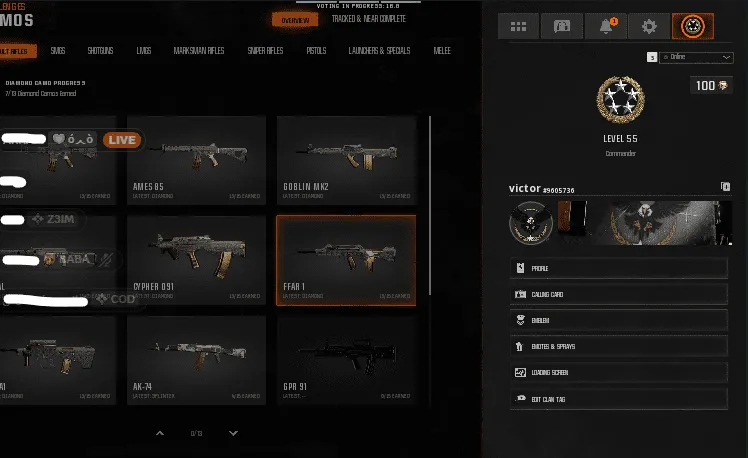
Task: Select the AMES 85 weapon tile
Action: click(x=196, y=159)
